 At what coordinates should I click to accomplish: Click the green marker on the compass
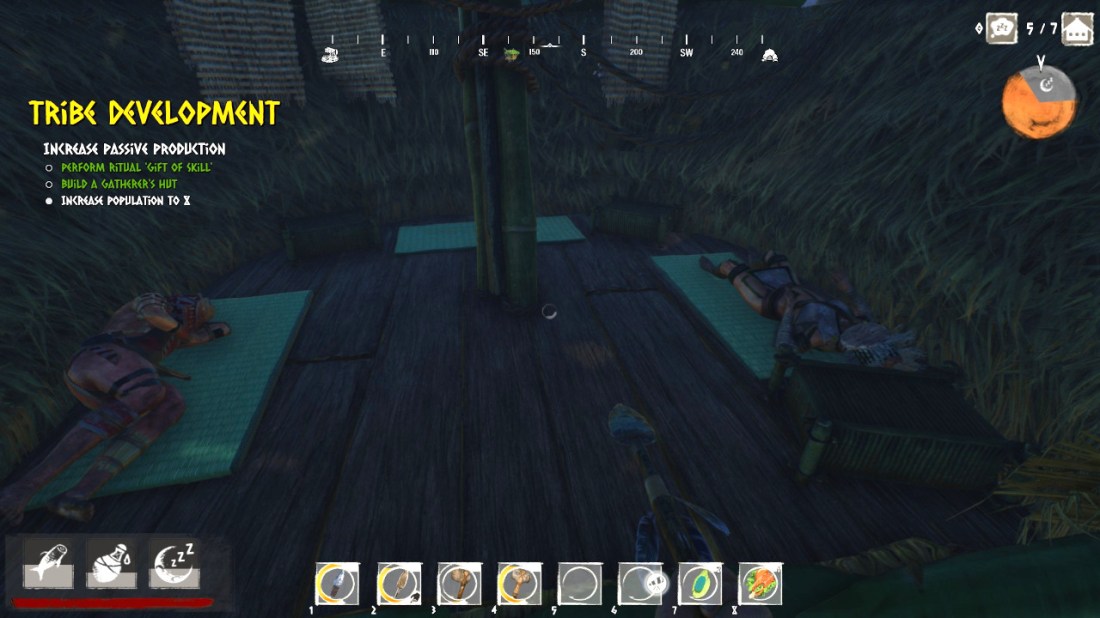(x=512, y=53)
